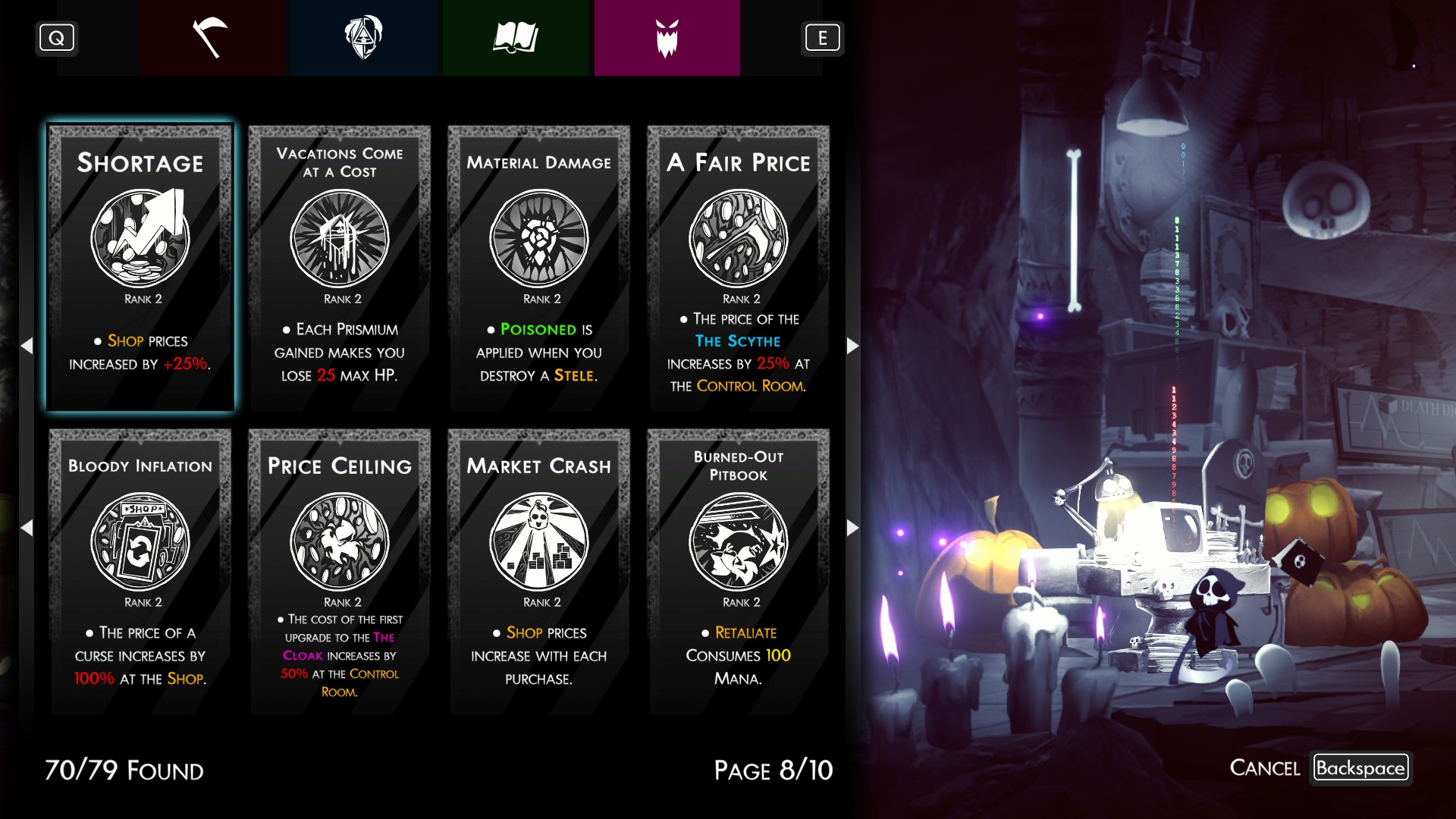Go to next page via arrow beside A Fair Price

tap(852, 346)
